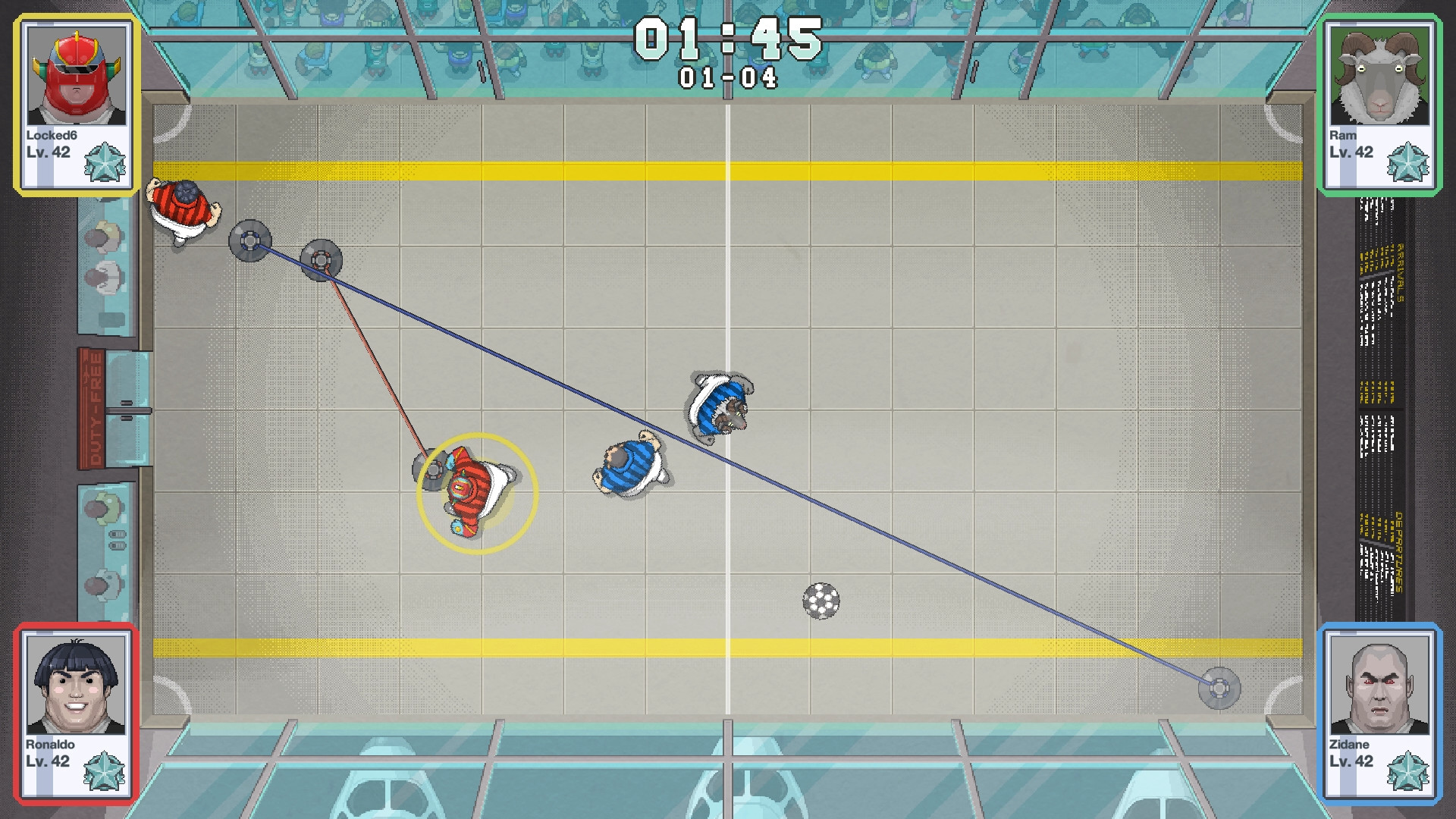Screen dimensions: 1456x819
Task: Click the soccer ball on the pitch
Action: (821, 599)
